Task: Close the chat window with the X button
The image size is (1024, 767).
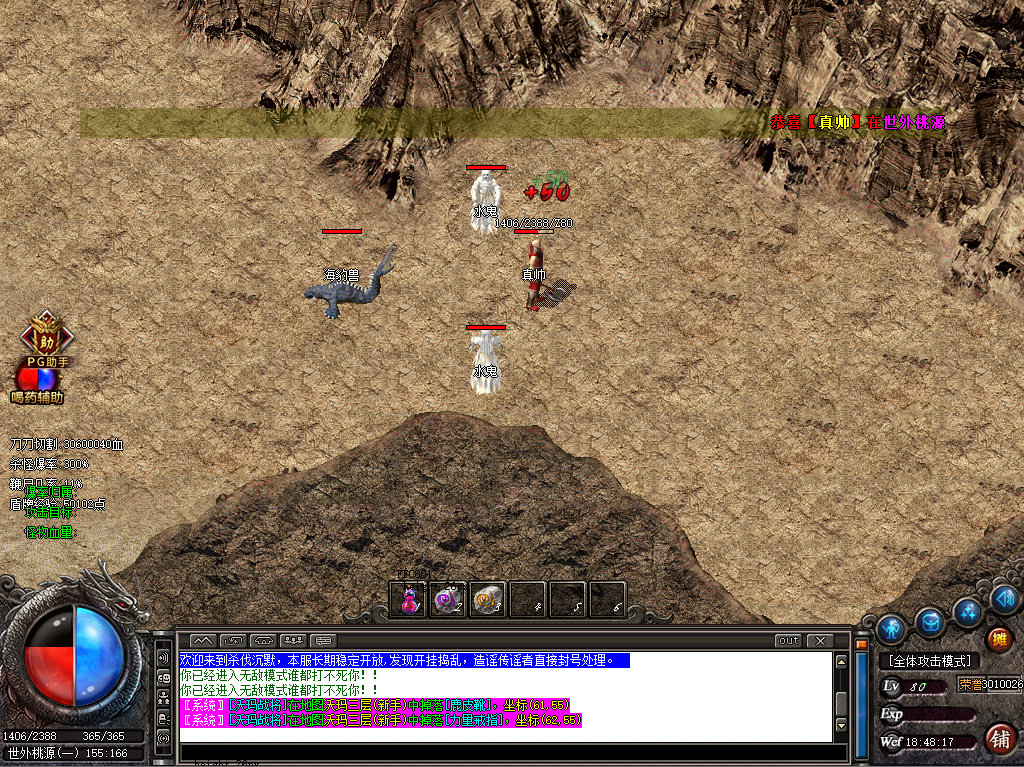Action: (x=820, y=640)
